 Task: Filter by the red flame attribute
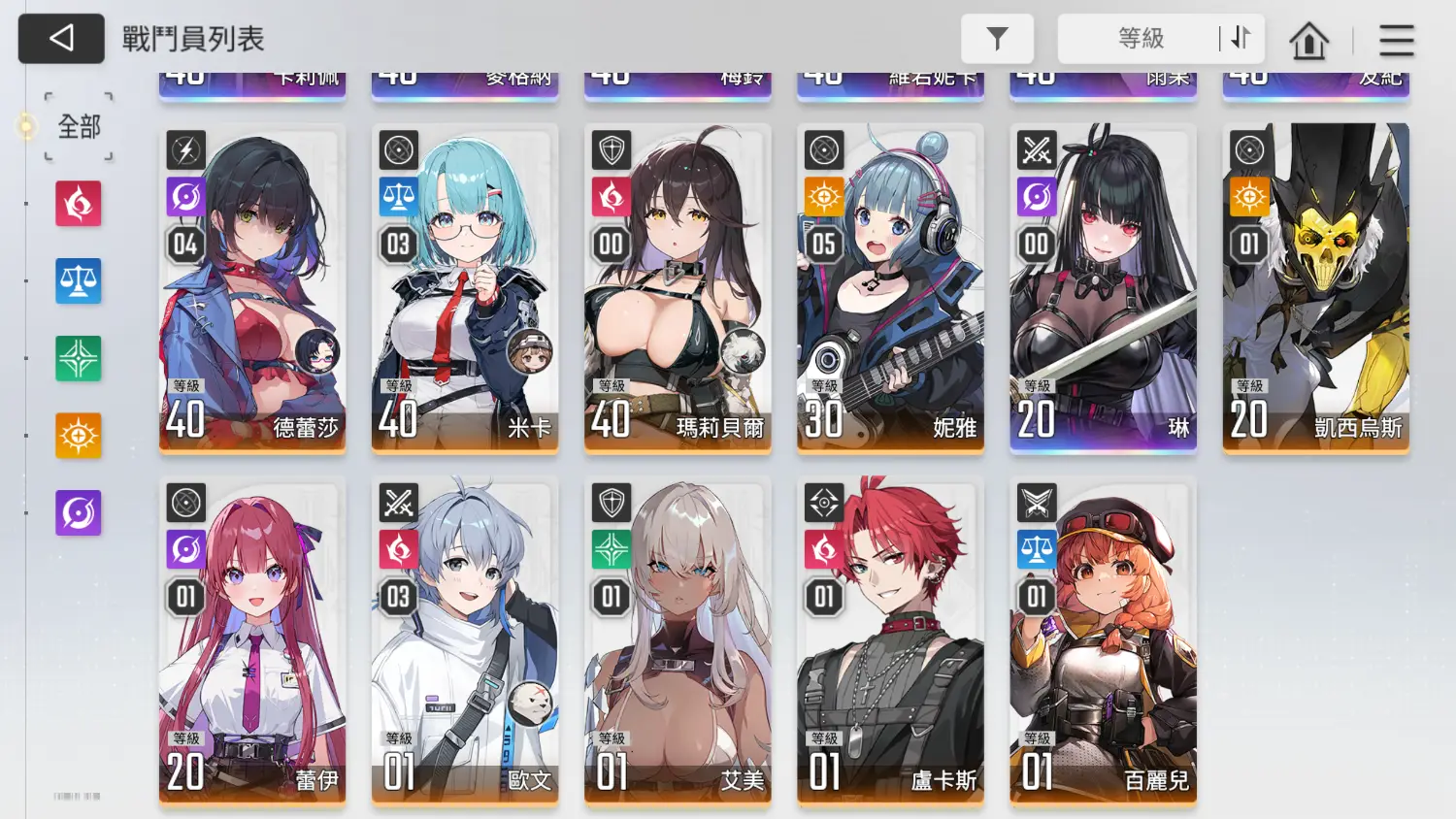coord(79,204)
